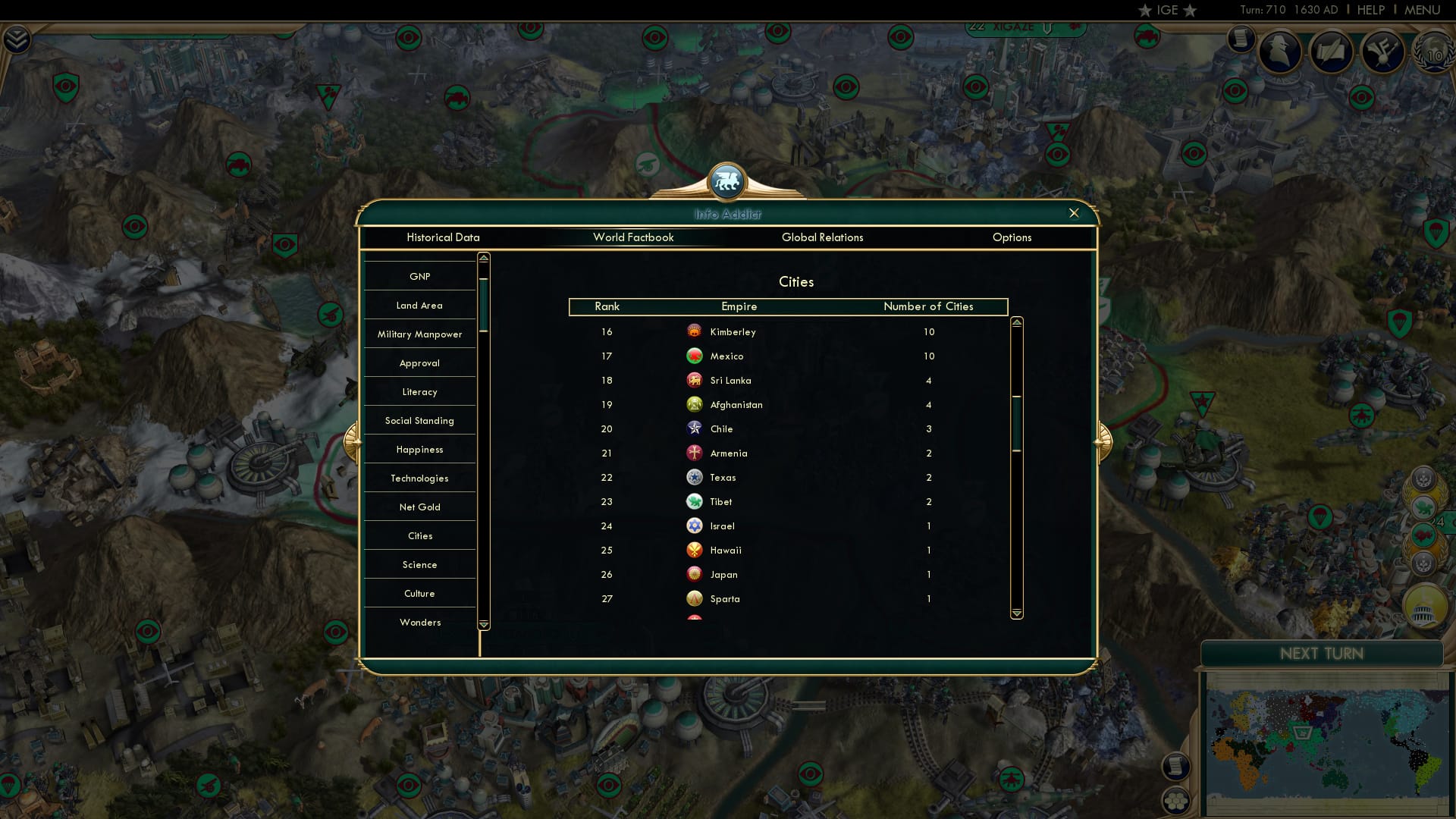Screen dimensions: 1456x819
Task: Open the Espionage overview spy icon
Action: [x=1282, y=52]
